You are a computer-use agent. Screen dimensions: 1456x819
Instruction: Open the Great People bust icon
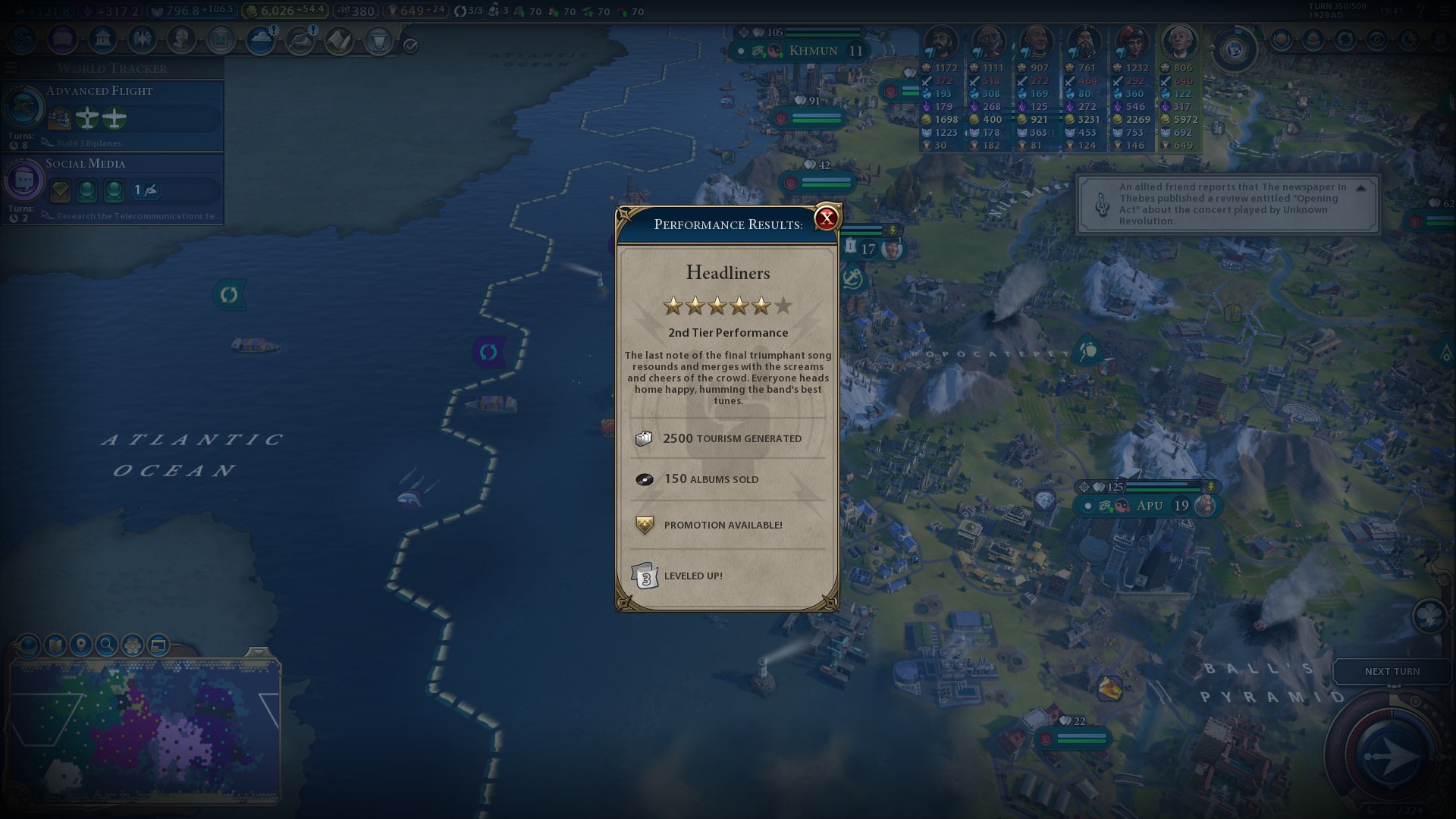point(181,39)
